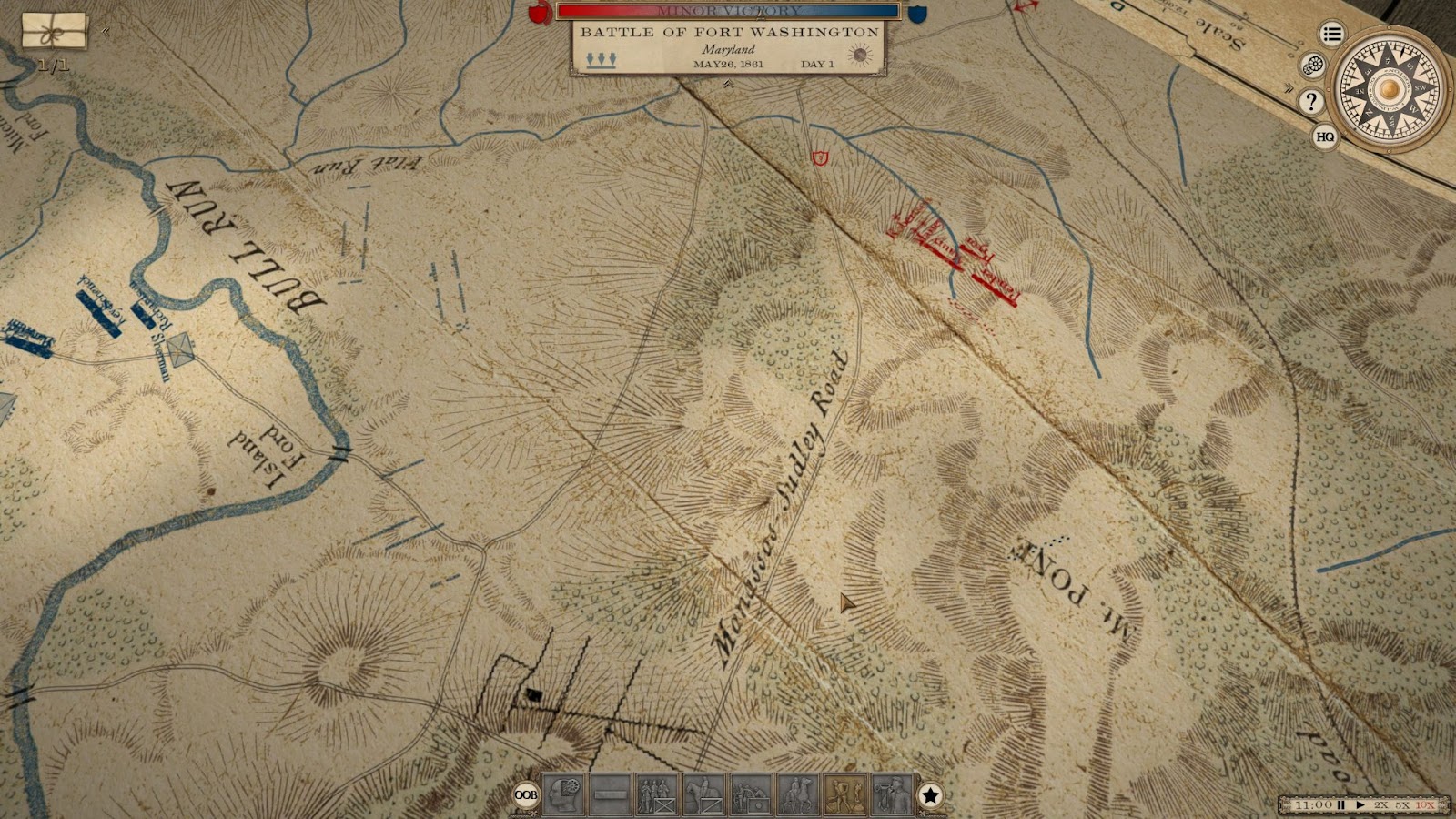Select the bugler toolbar icon

pos(892,795)
